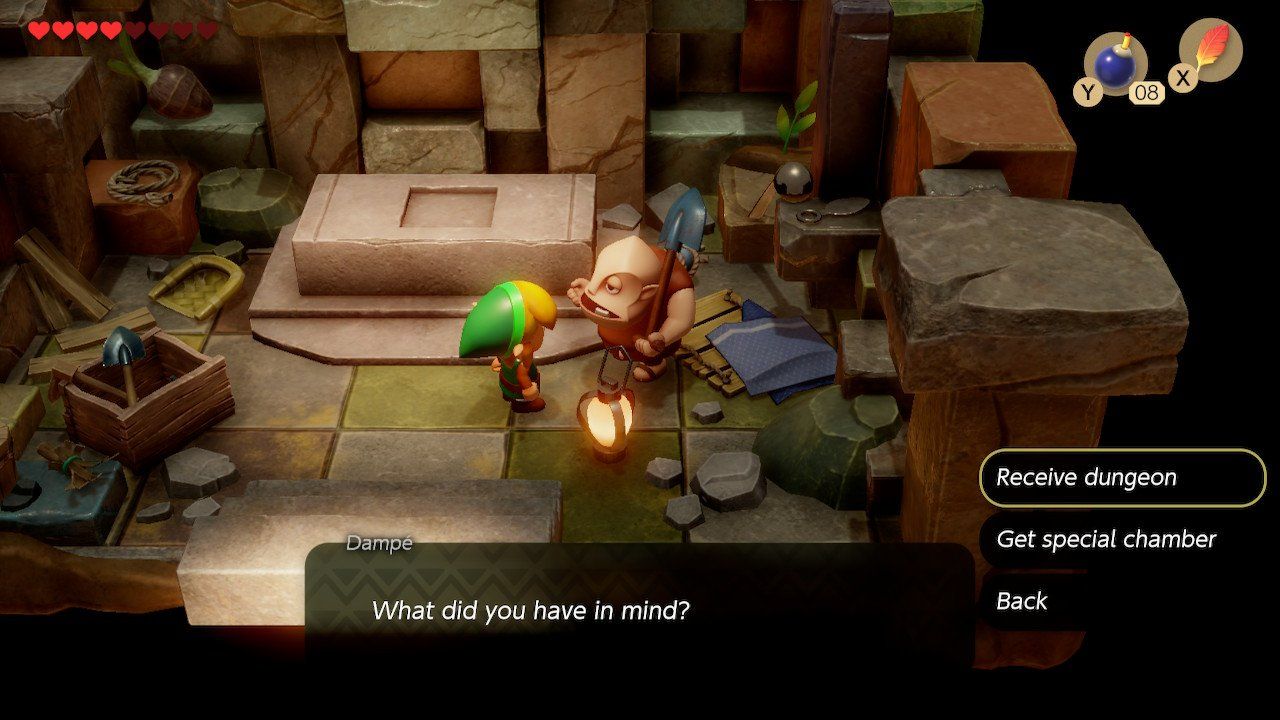Select Get special chamber
This screenshot has width=1280, height=720.
click(1106, 539)
